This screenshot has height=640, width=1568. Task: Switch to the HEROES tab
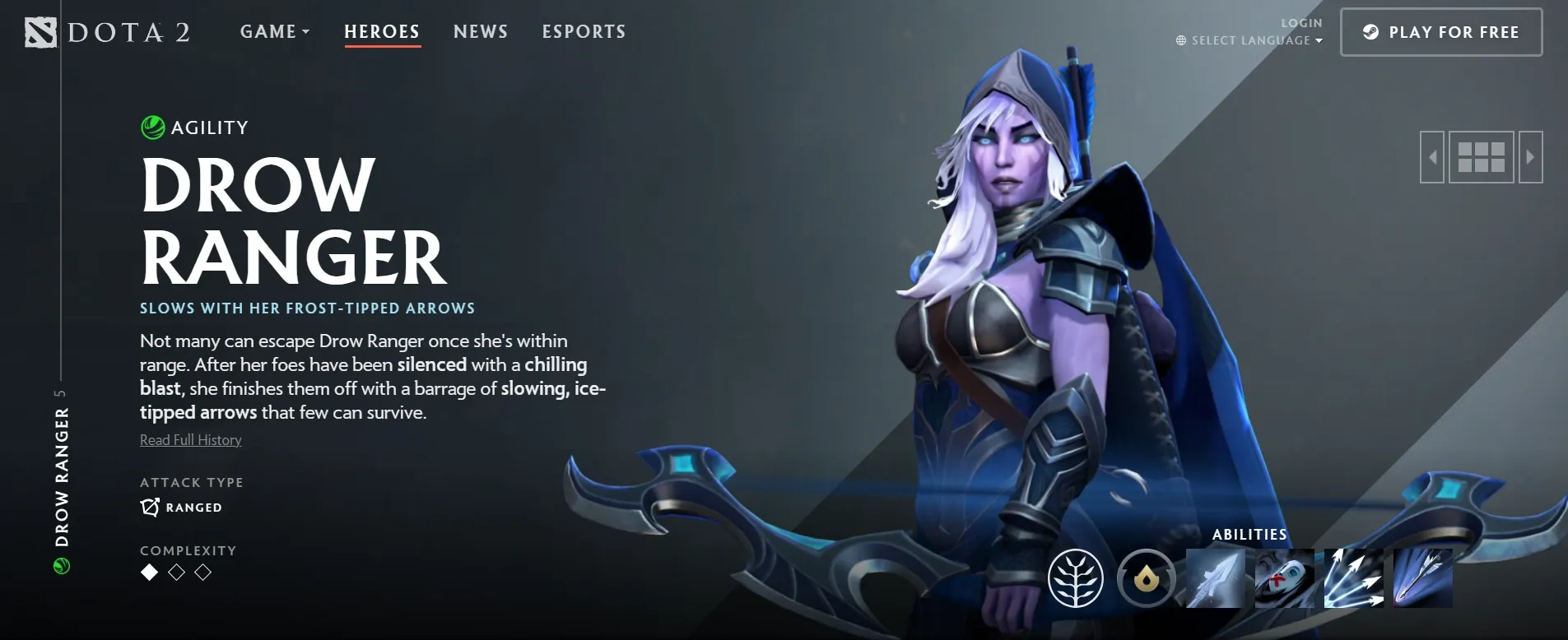382,31
